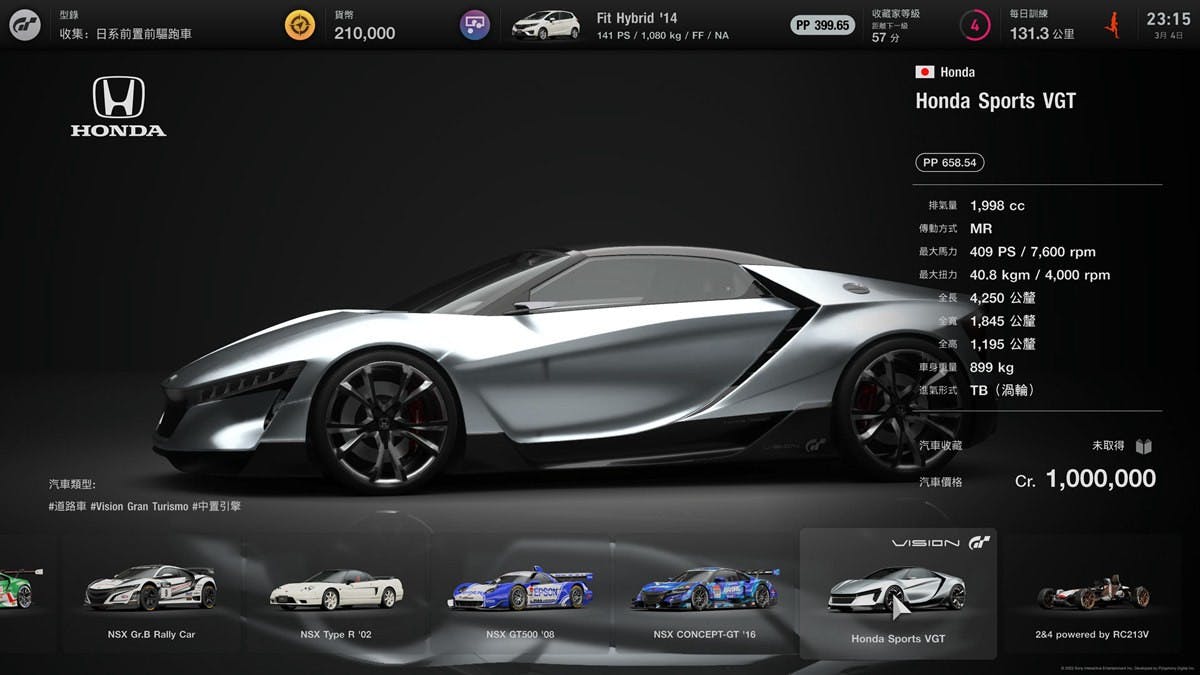
Task: Click the Gran Turismo logo icon
Action: 25,25
